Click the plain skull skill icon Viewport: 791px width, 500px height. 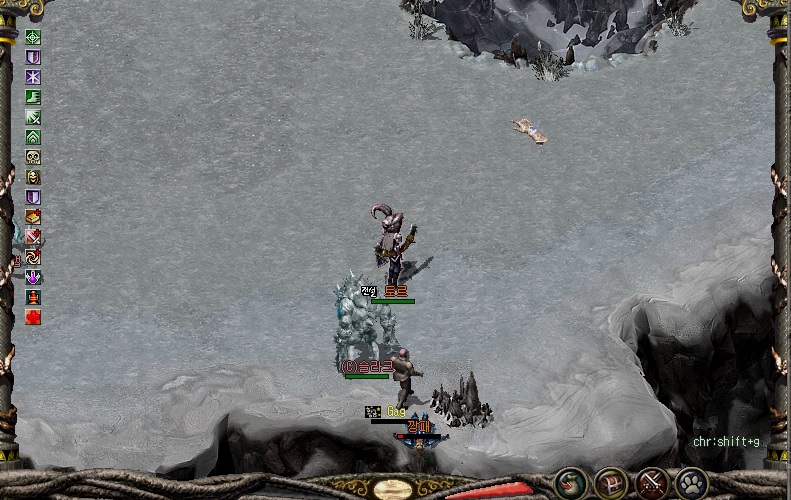[x=33, y=157]
